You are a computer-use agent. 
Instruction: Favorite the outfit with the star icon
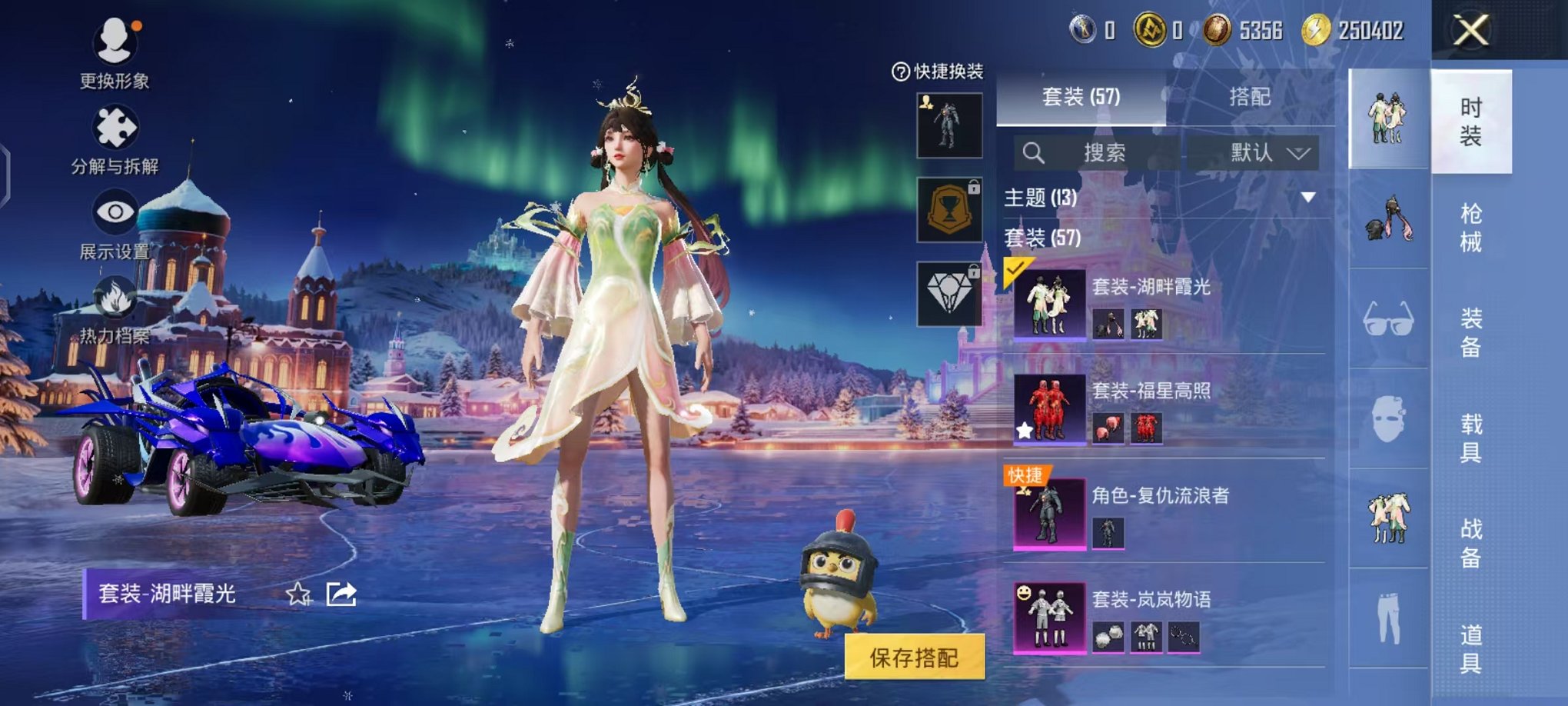point(298,594)
